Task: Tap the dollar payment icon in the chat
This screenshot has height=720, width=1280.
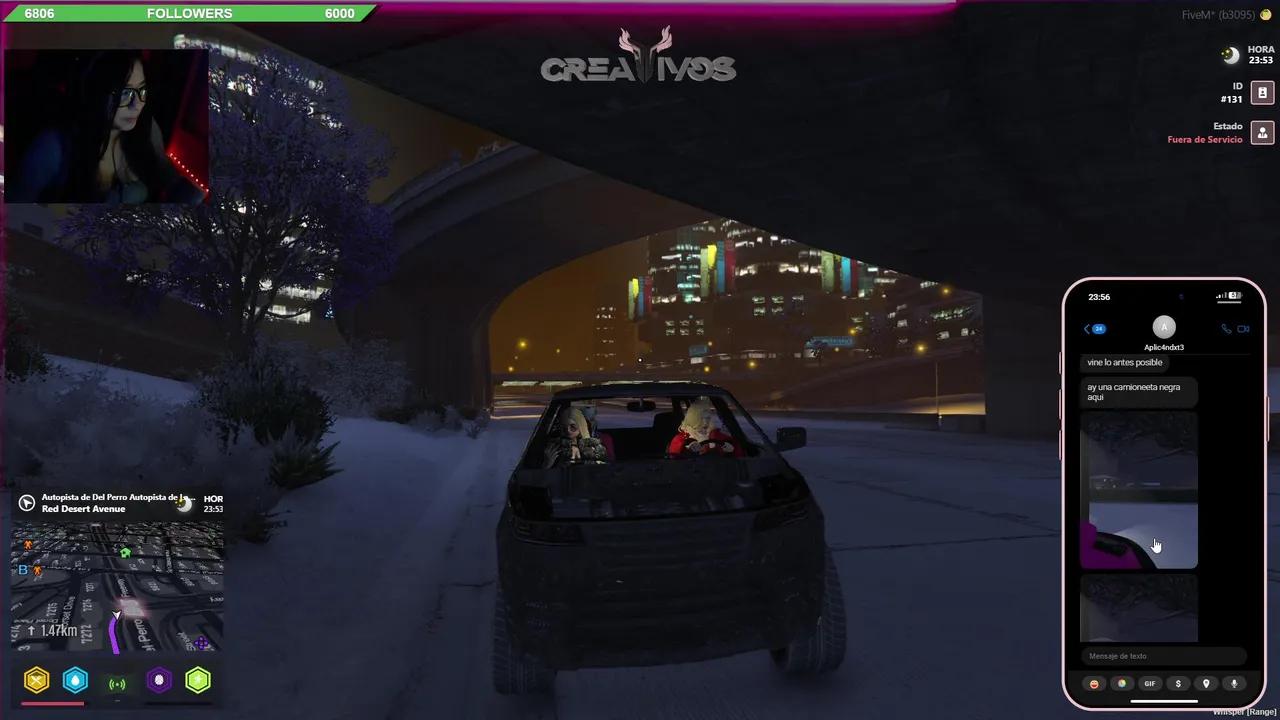Action: coord(1178,684)
